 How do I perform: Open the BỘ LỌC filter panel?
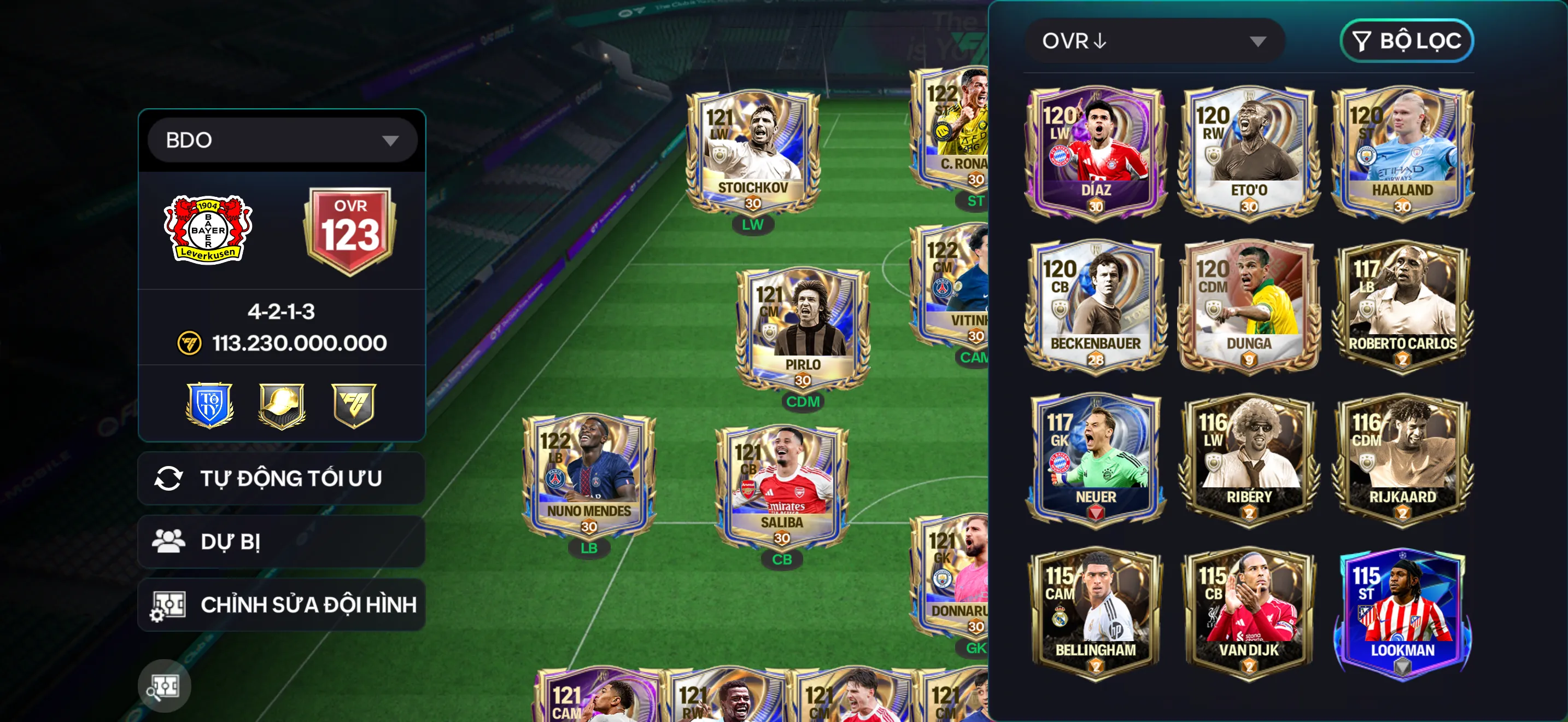click(1407, 41)
